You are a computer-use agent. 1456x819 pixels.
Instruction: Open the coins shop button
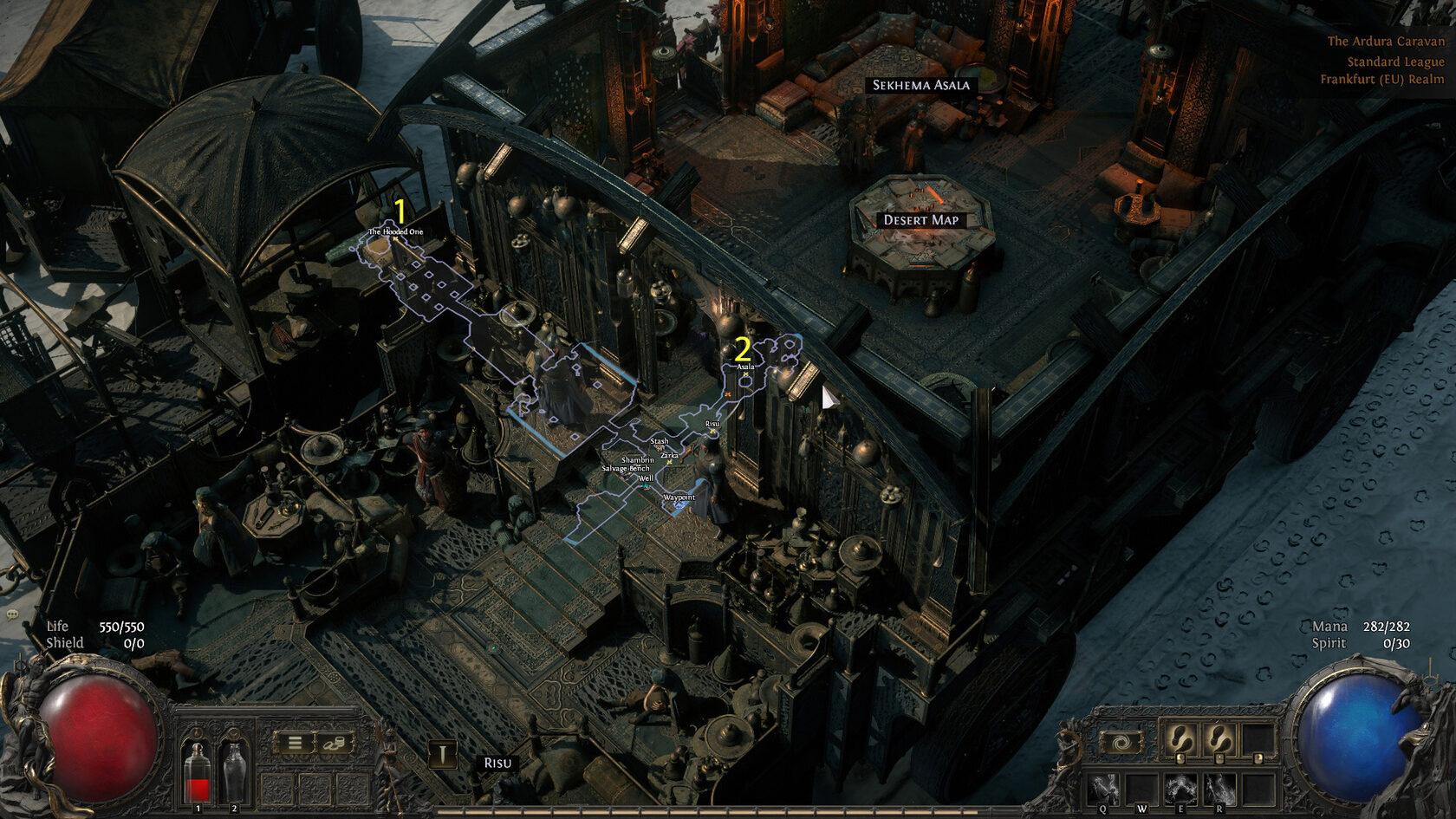tap(334, 743)
